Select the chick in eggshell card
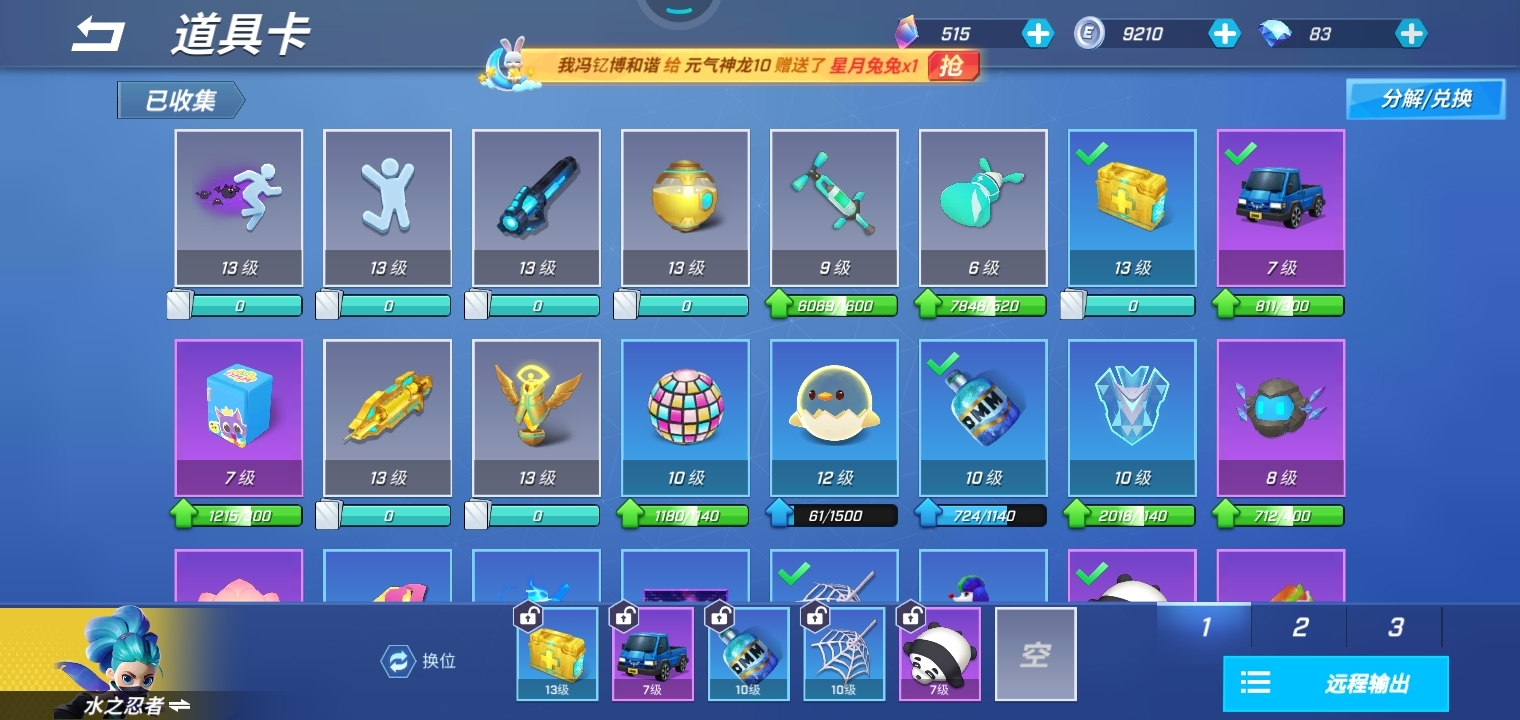This screenshot has width=1520, height=720. click(x=834, y=417)
